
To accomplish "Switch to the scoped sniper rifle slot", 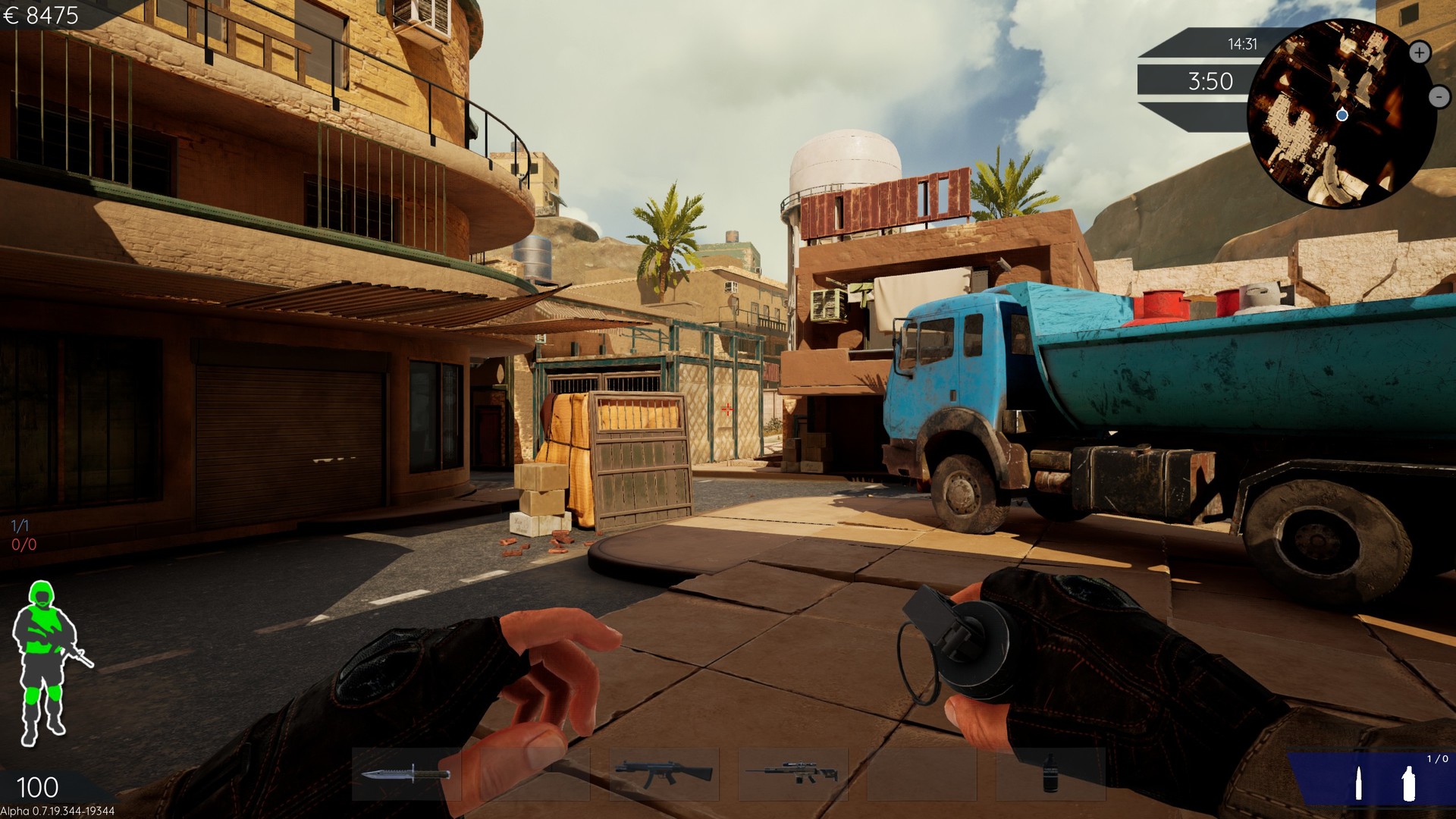I will coord(792,774).
